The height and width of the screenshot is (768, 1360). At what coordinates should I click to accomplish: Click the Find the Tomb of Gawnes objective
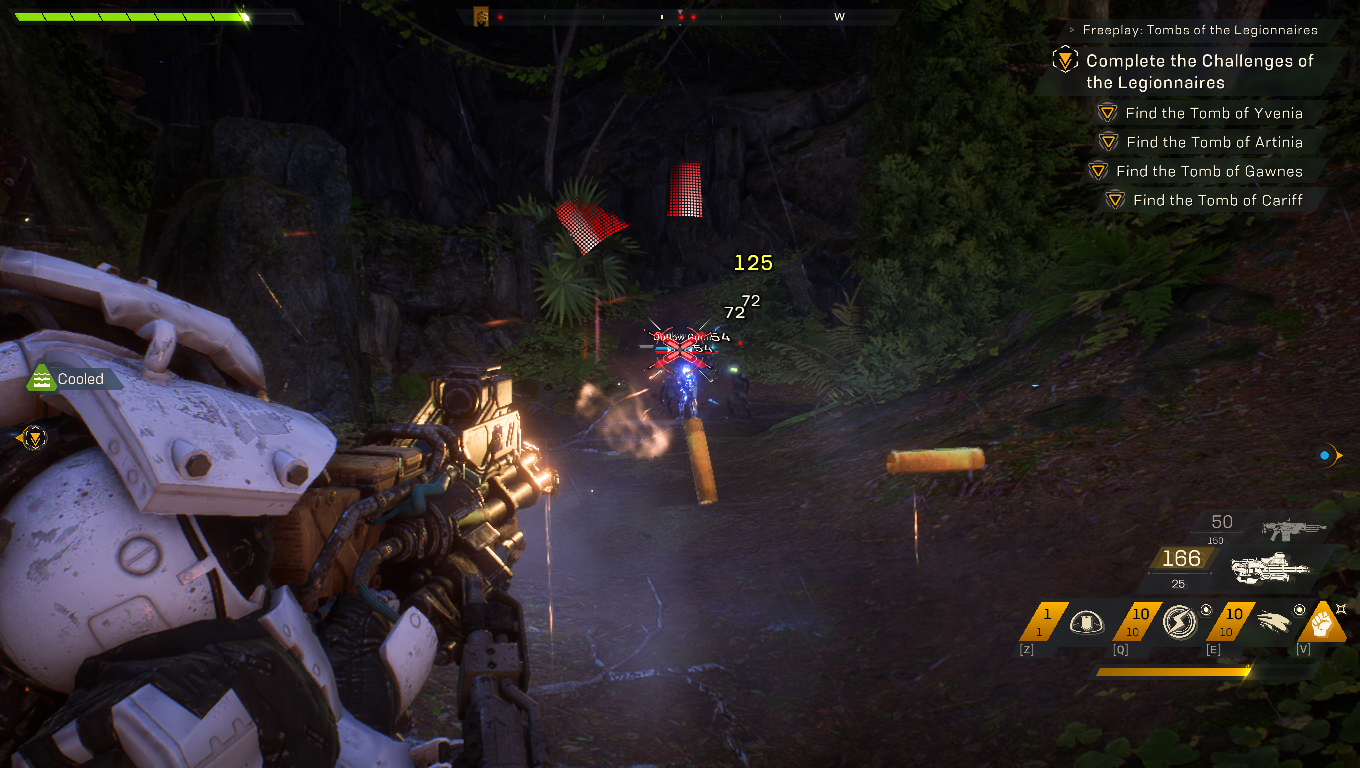coord(1209,171)
